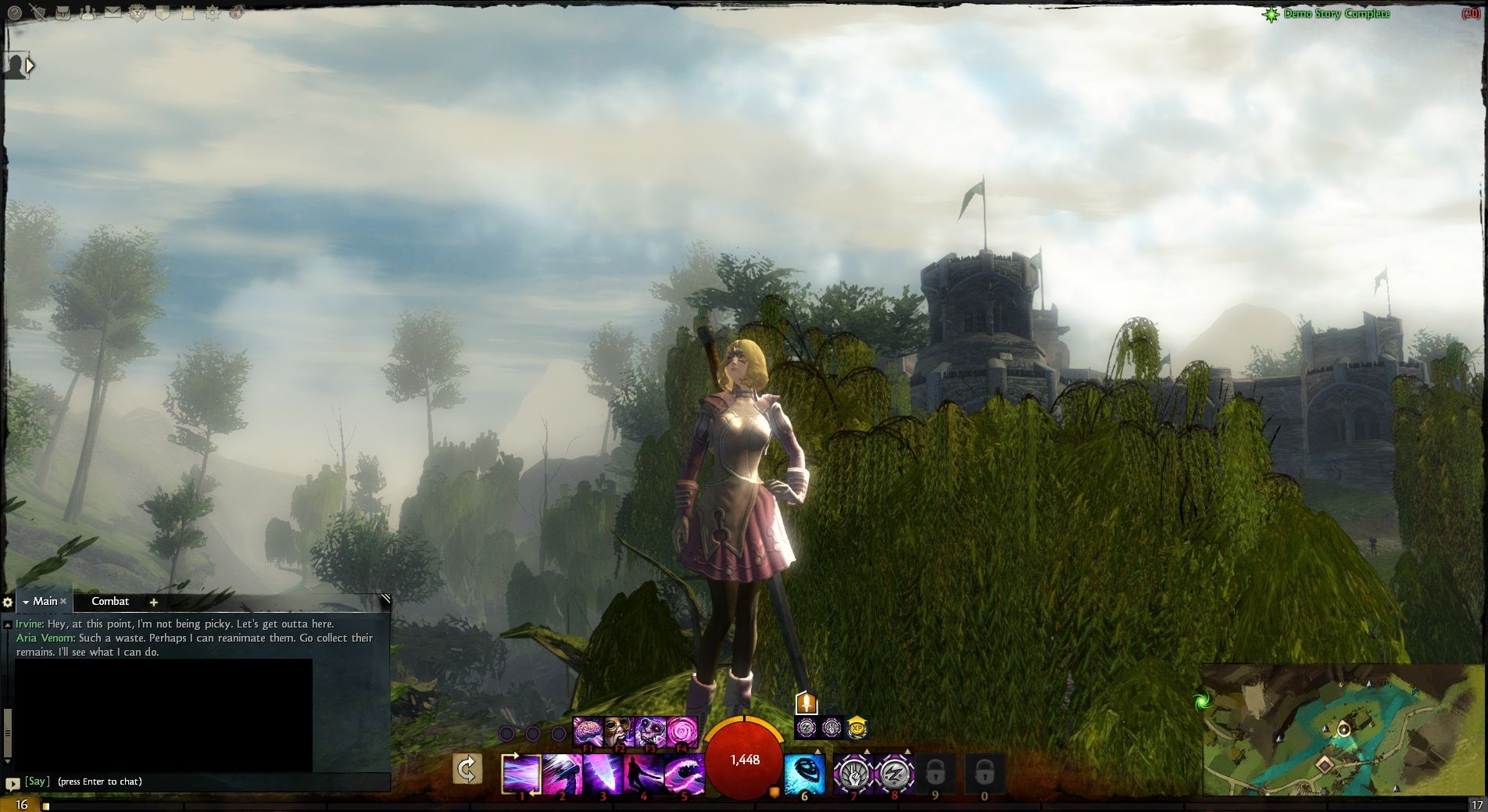Use the F1 brain shatter skill

(x=588, y=732)
